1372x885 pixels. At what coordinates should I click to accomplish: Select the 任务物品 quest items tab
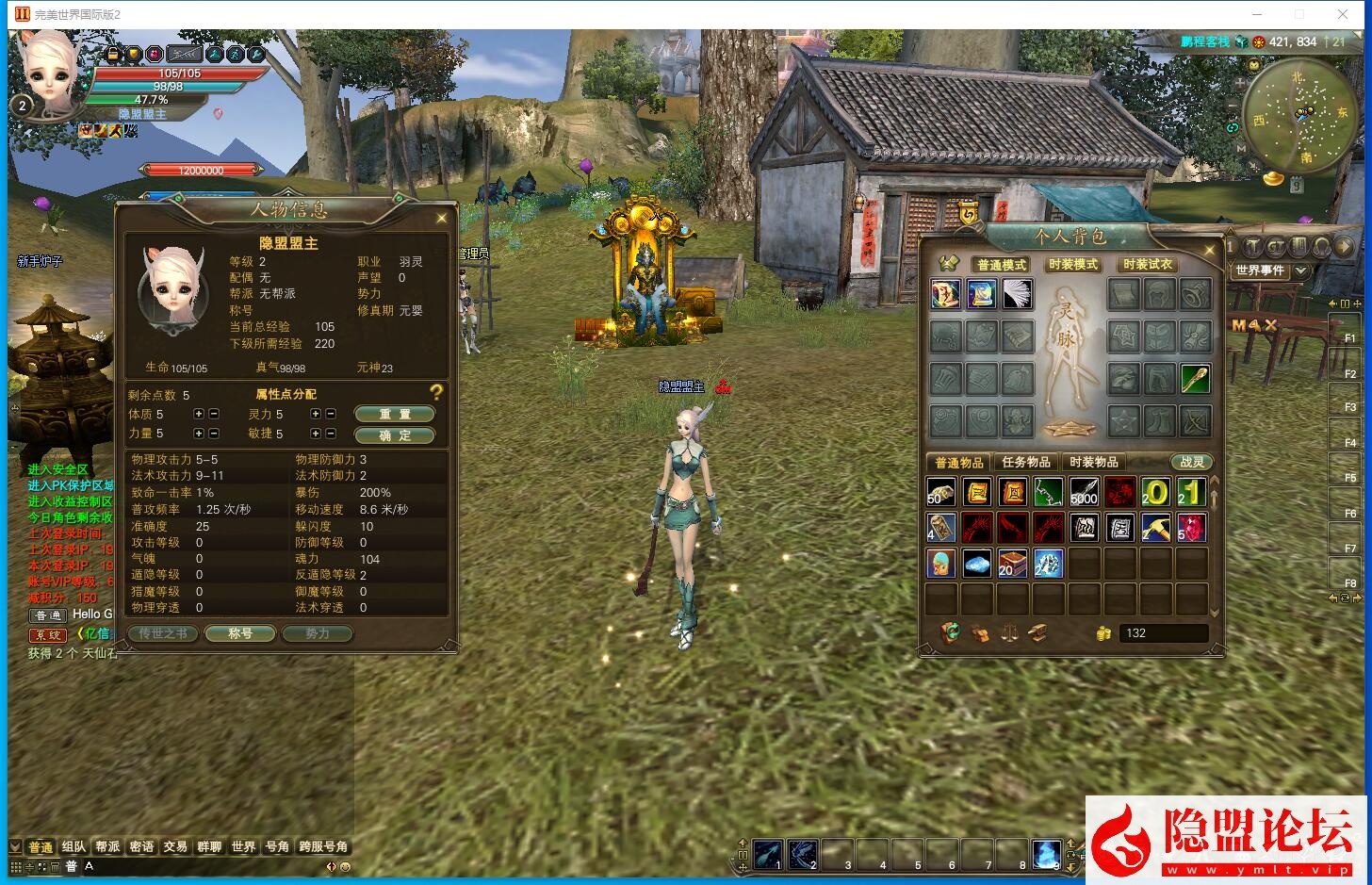click(1026, 463)
